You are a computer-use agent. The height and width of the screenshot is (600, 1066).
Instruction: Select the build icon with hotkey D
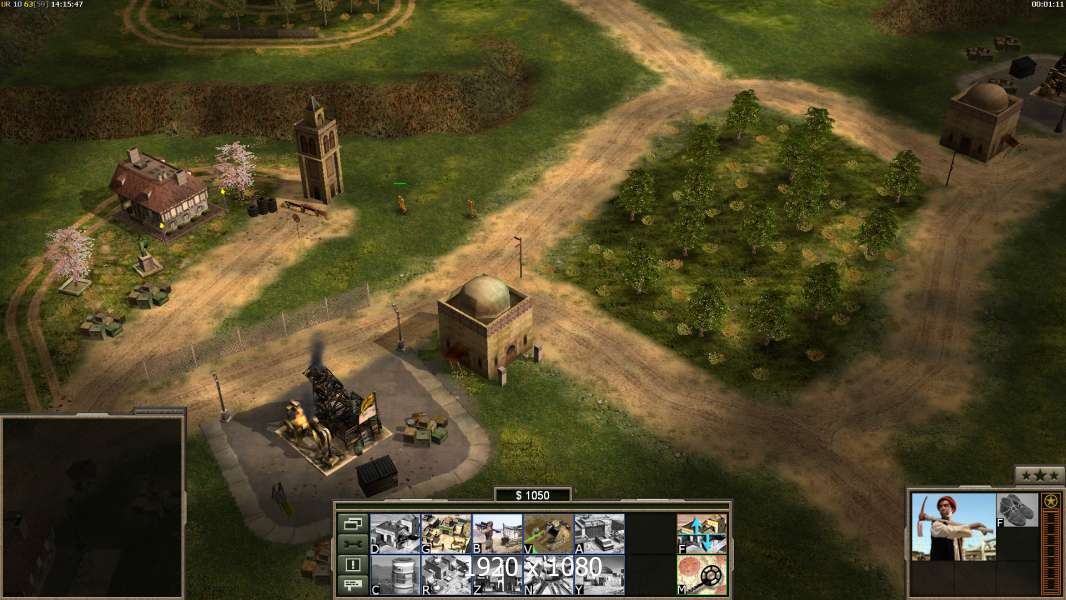pyautogui.click(x=395, y=533)
